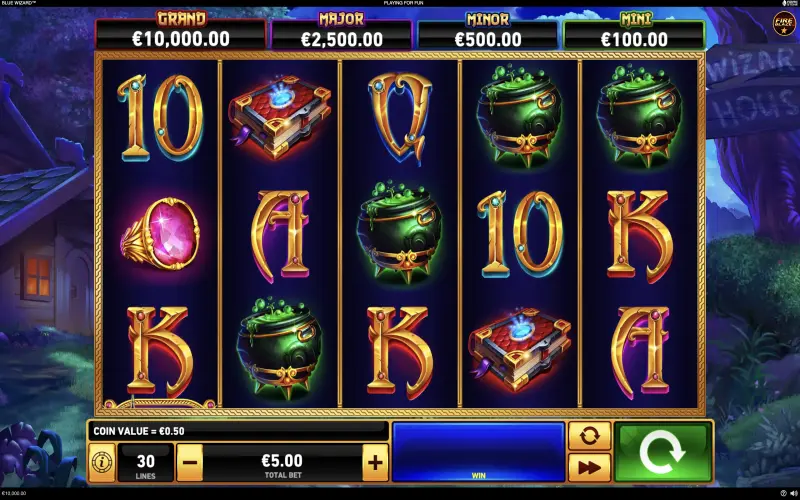Image resolution: width=800 pixels, height=500 pixels.
Task: Mute the game sound via speaker icon
Action: 793,493
